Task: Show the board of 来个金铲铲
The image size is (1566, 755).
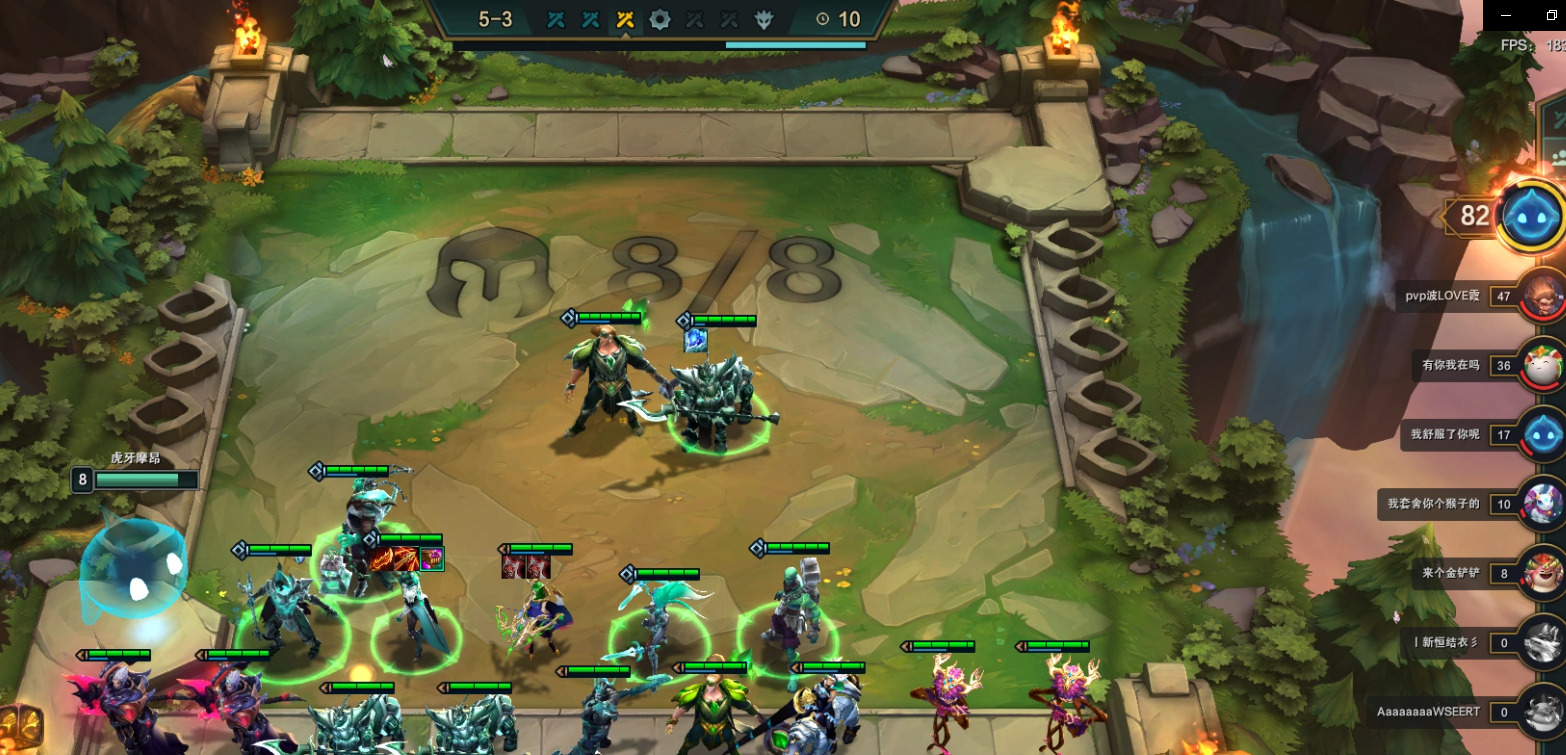Action: coord(1542,573)
